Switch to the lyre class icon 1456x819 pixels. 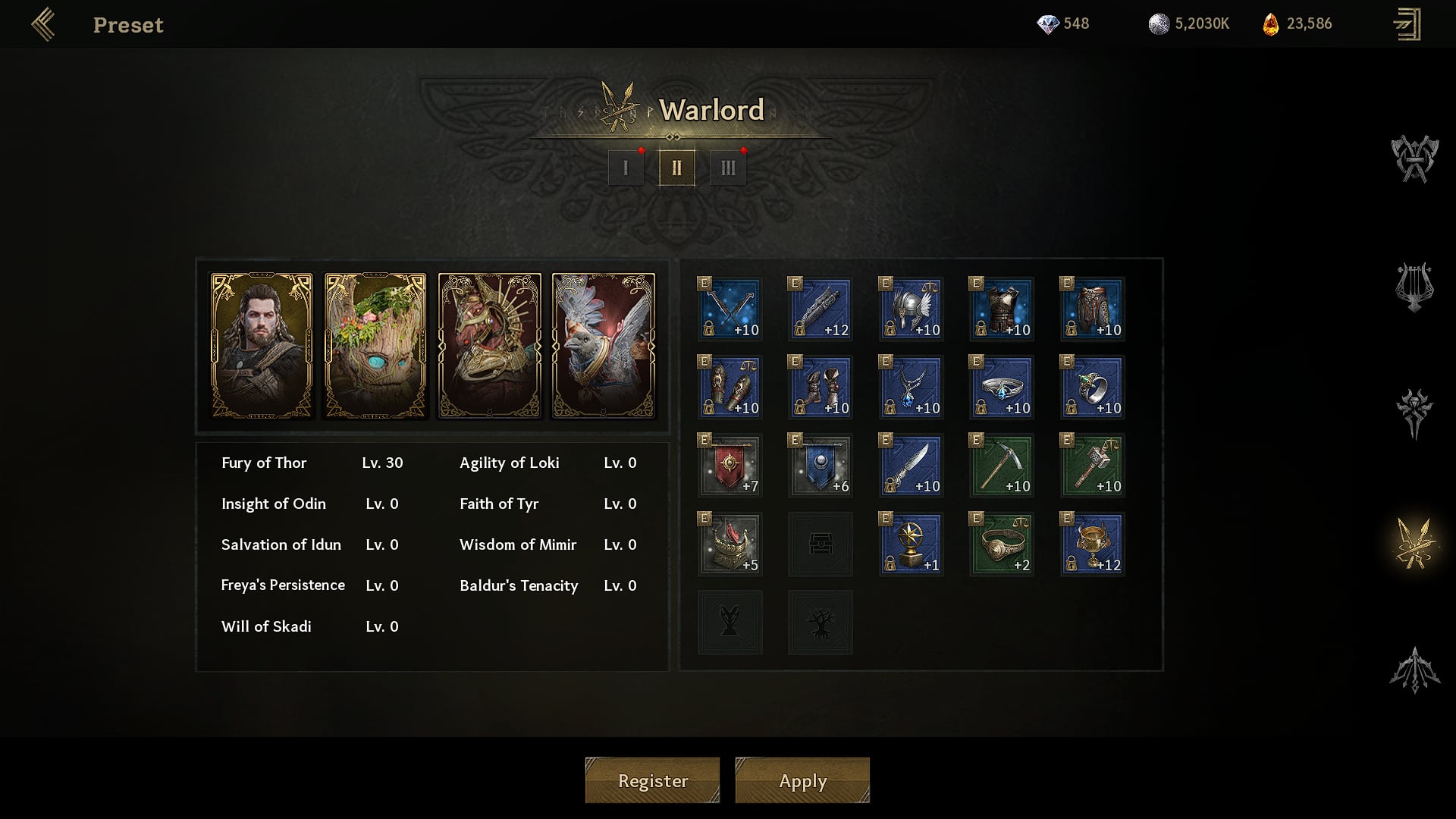(x=1414, y=287)
